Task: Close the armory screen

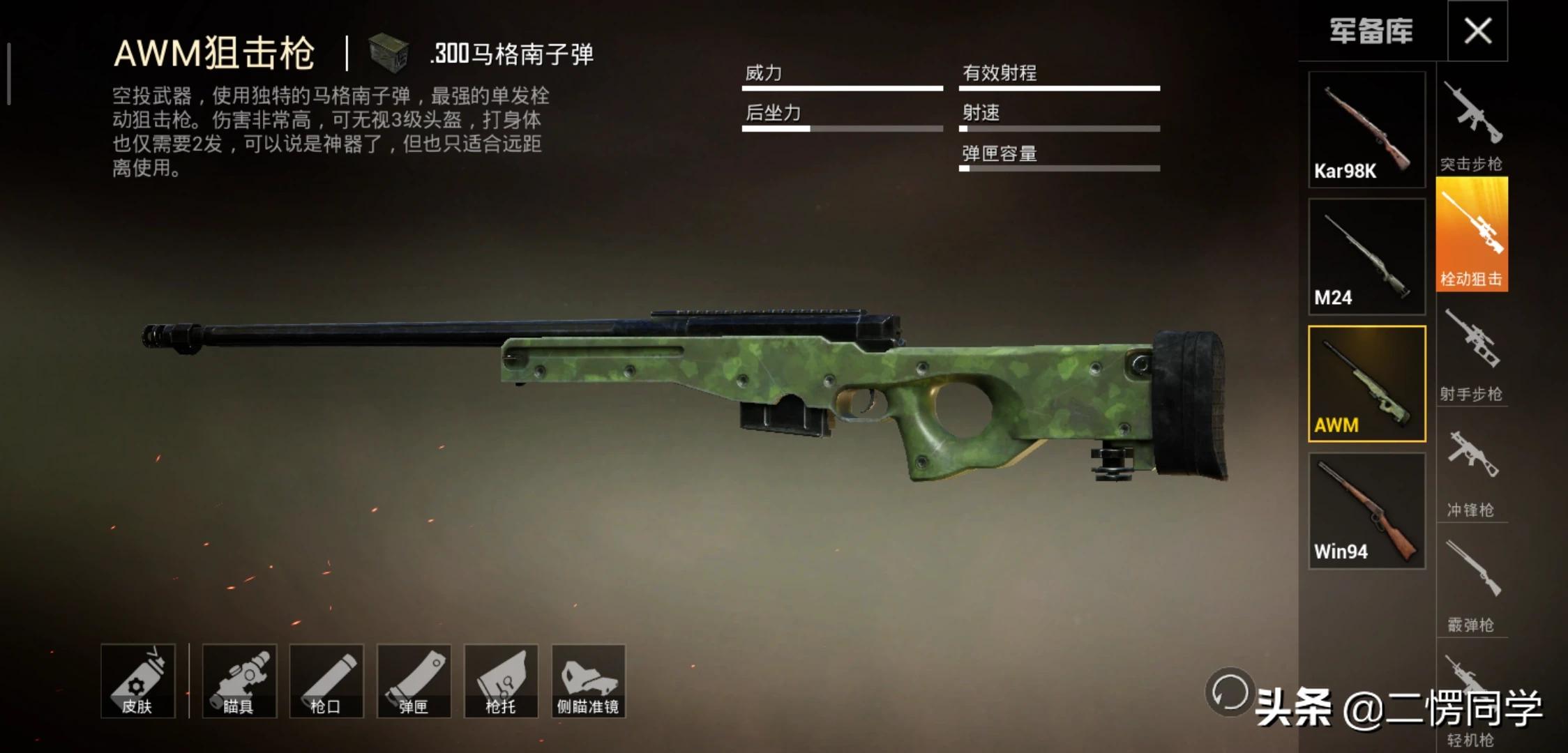Action: pyautogui.click(x=1477, y=31)
